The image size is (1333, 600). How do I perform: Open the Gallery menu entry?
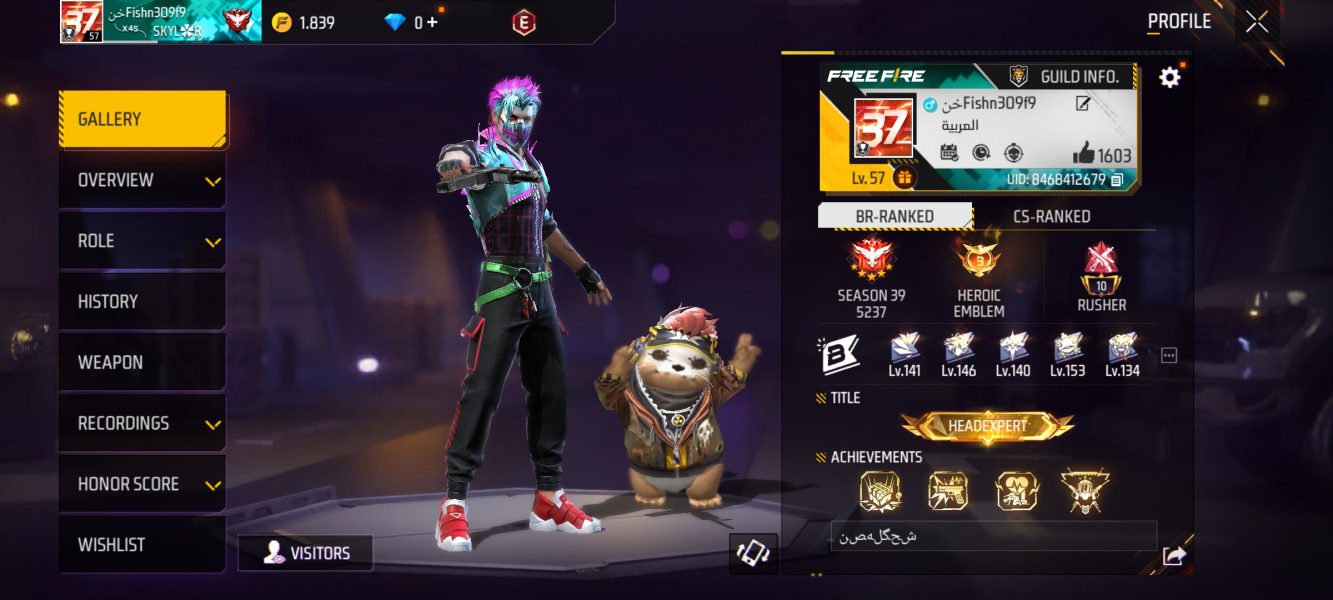point(142,119)
